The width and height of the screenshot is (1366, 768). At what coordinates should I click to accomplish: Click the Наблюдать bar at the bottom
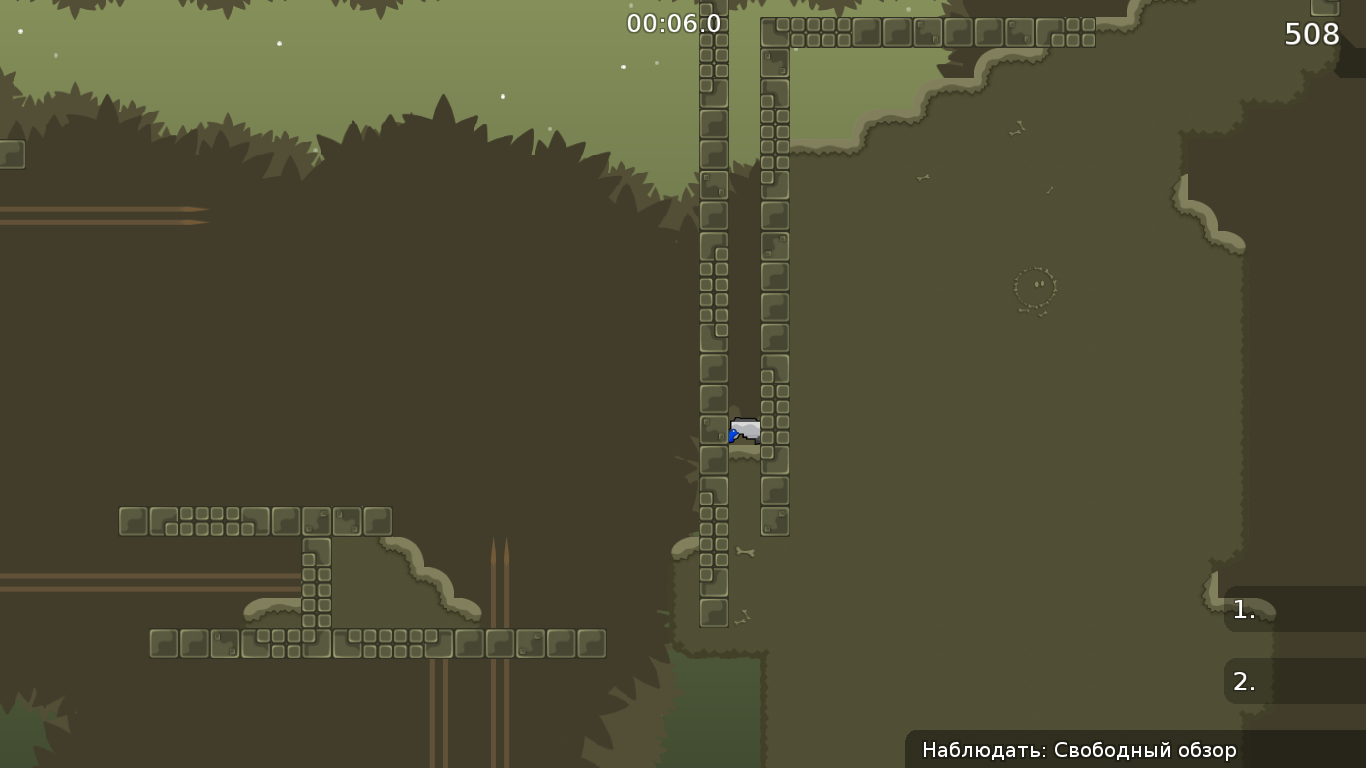1078,749
